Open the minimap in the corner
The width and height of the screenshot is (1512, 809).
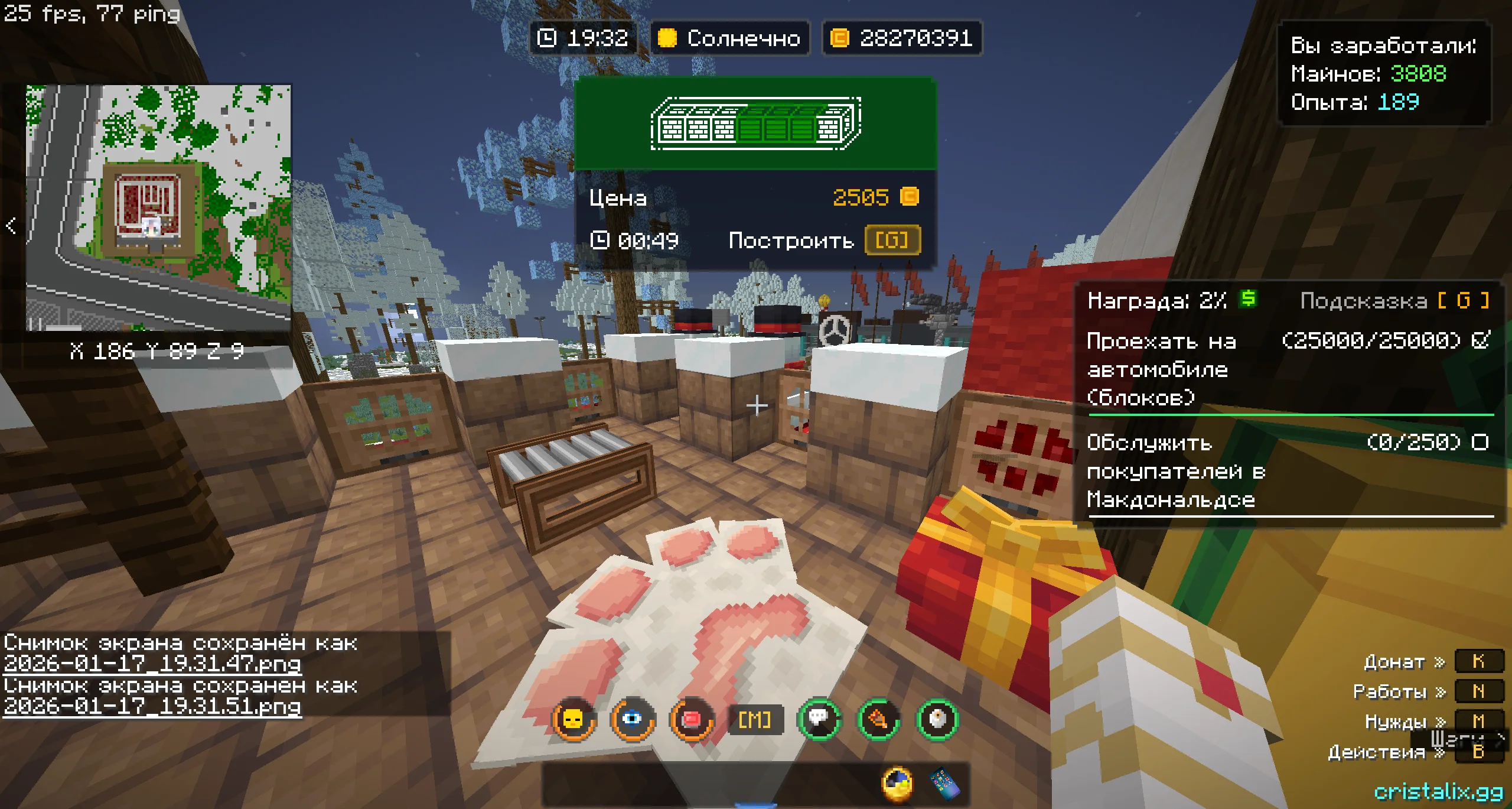[158, 207]
